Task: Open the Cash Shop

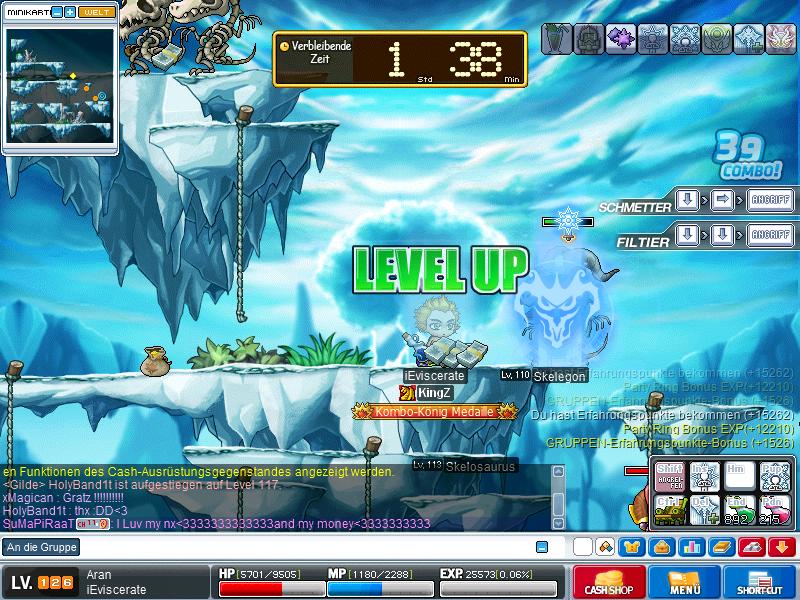Action: coord(606,582)
